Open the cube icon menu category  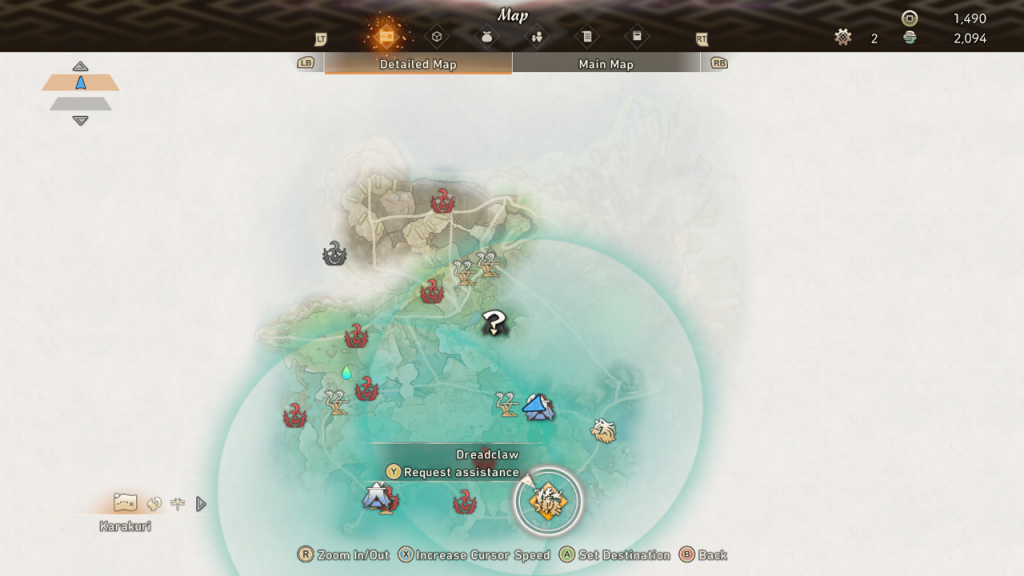click(437, 37)
